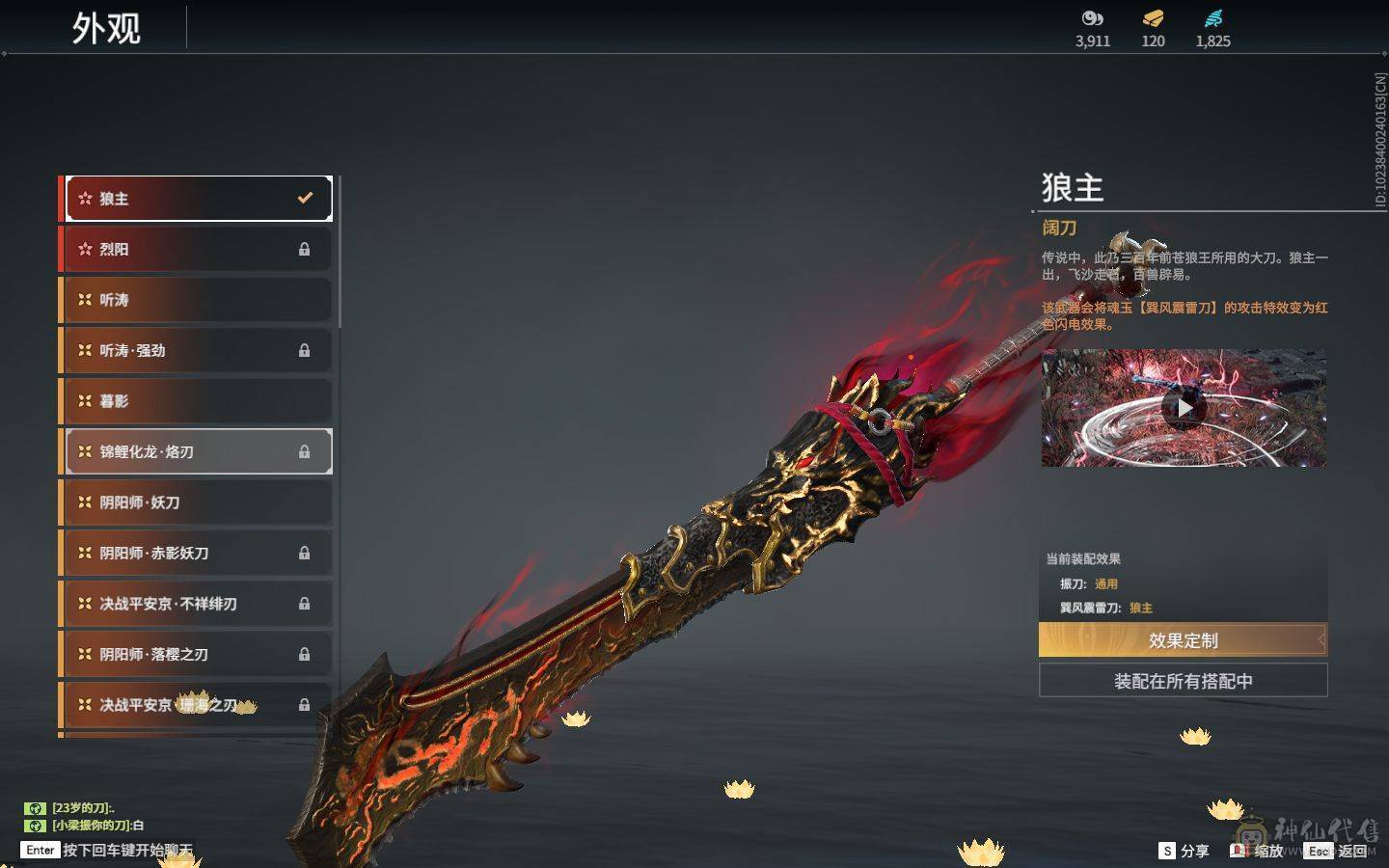Select the 阴阳师·妖刀 skin
Image resolution: width=1389 pixels, height=868 pixels.
click(x=198, y=502)
